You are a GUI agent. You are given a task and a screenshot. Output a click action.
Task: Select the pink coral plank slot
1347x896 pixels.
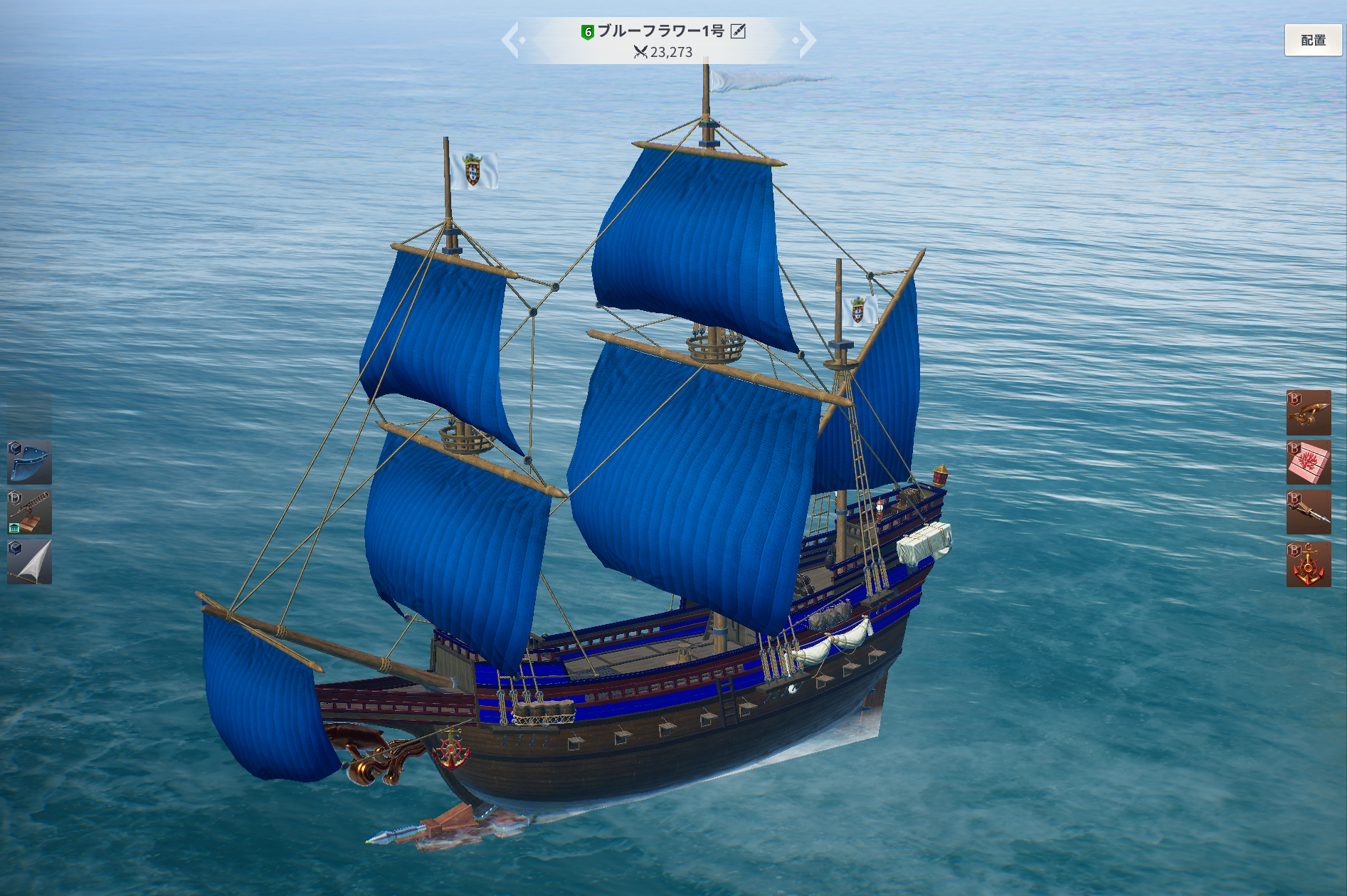click(1308, 463)
